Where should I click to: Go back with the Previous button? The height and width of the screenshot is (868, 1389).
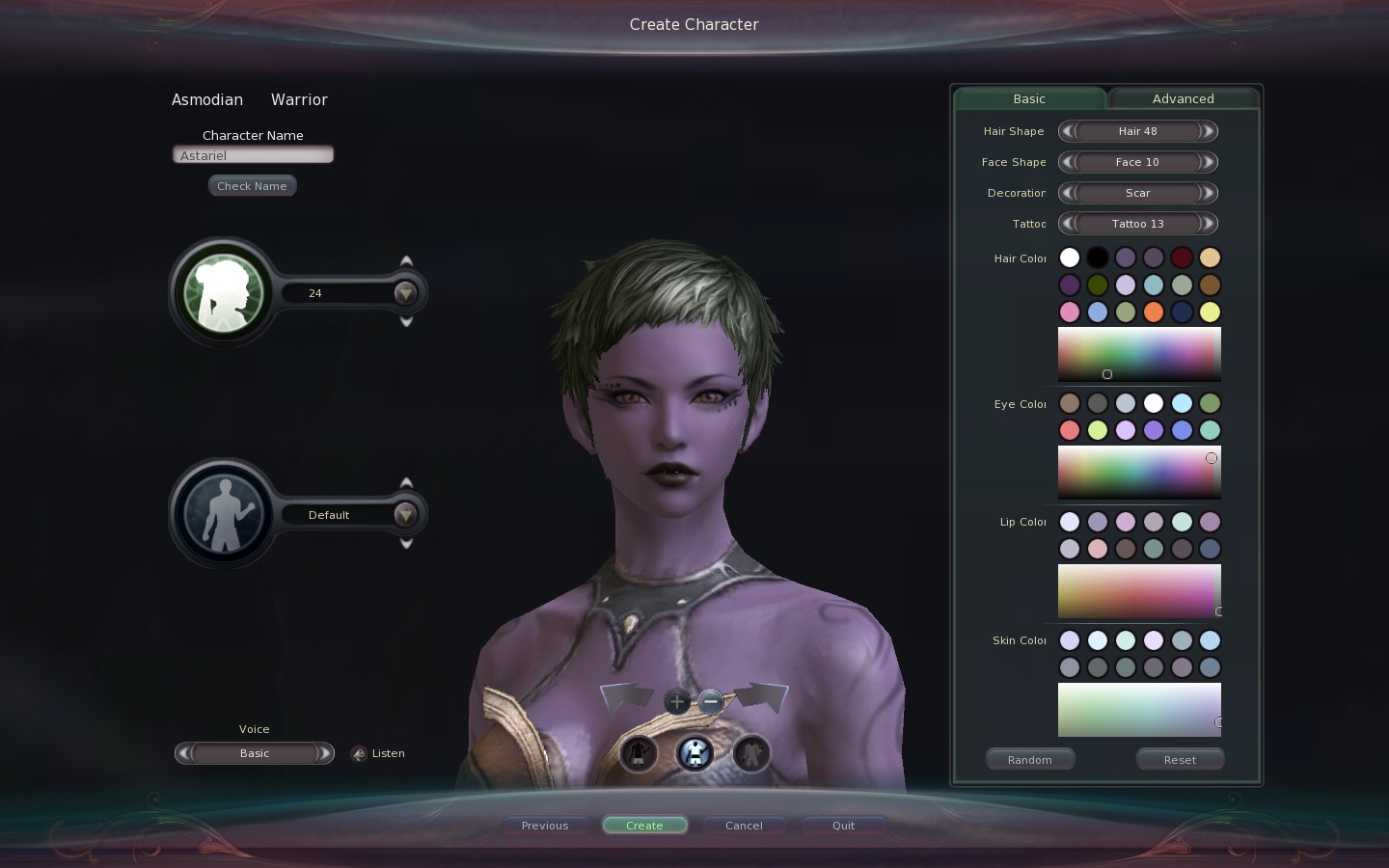tap(545, 826)
